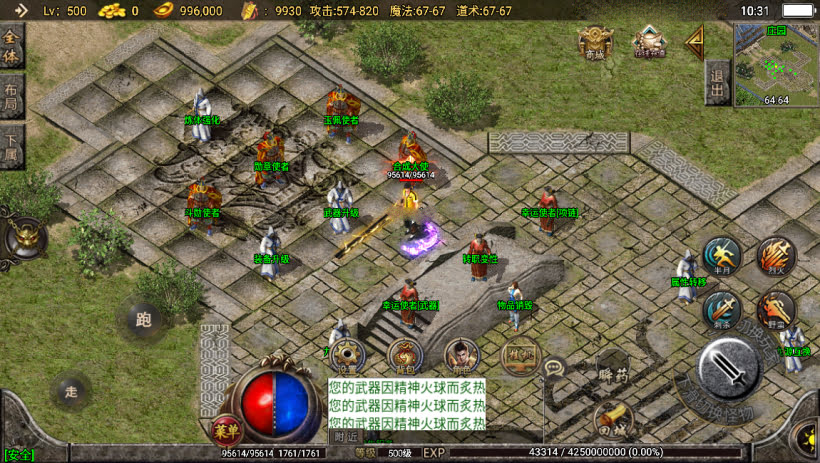
Task: Tap the chat speech bubble icon
Action: click(555, 367)
